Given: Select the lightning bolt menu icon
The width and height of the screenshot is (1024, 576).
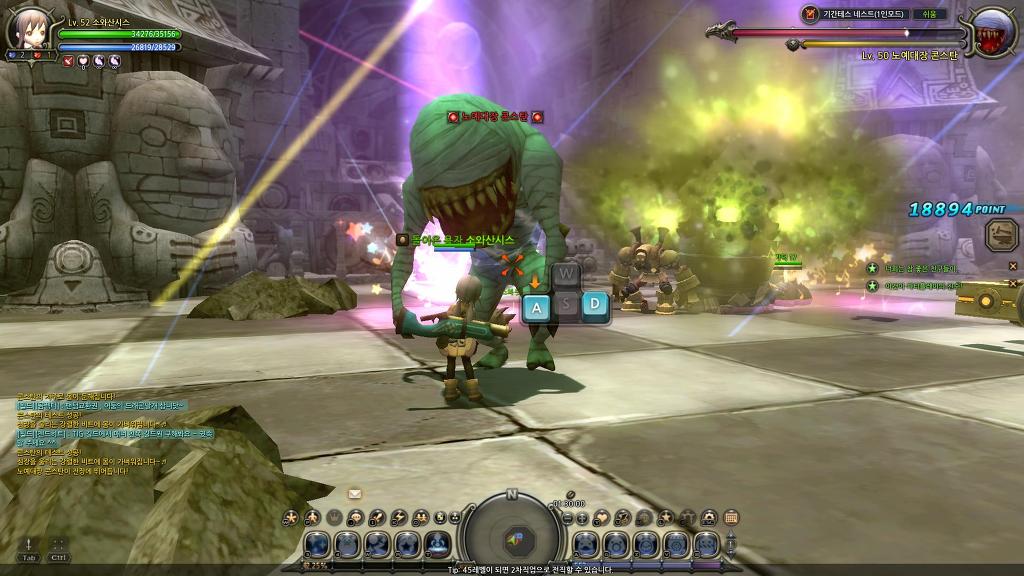Looking at the screenshot, I should tap(399, 517).
